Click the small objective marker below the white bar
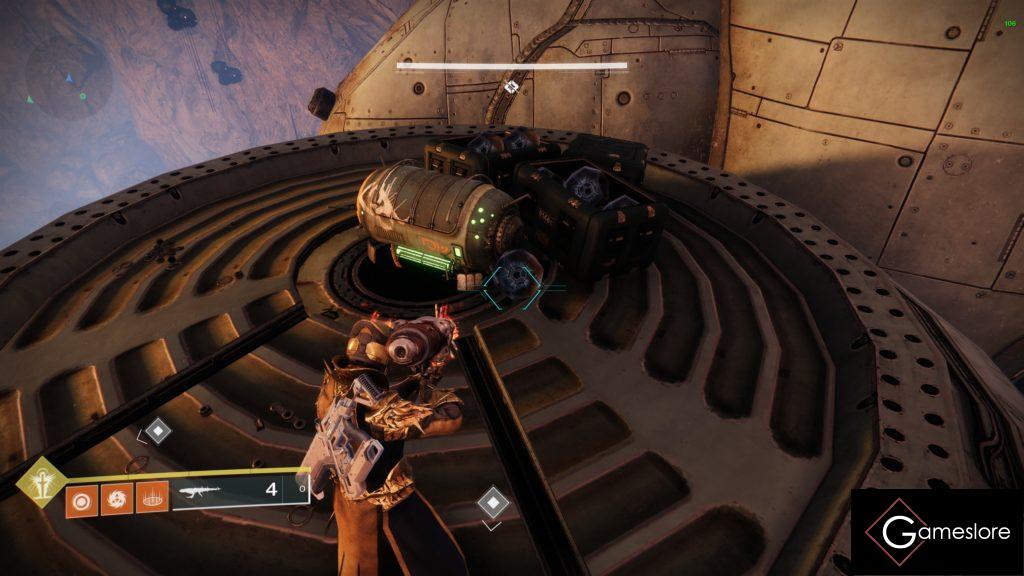 pos(512,87)
